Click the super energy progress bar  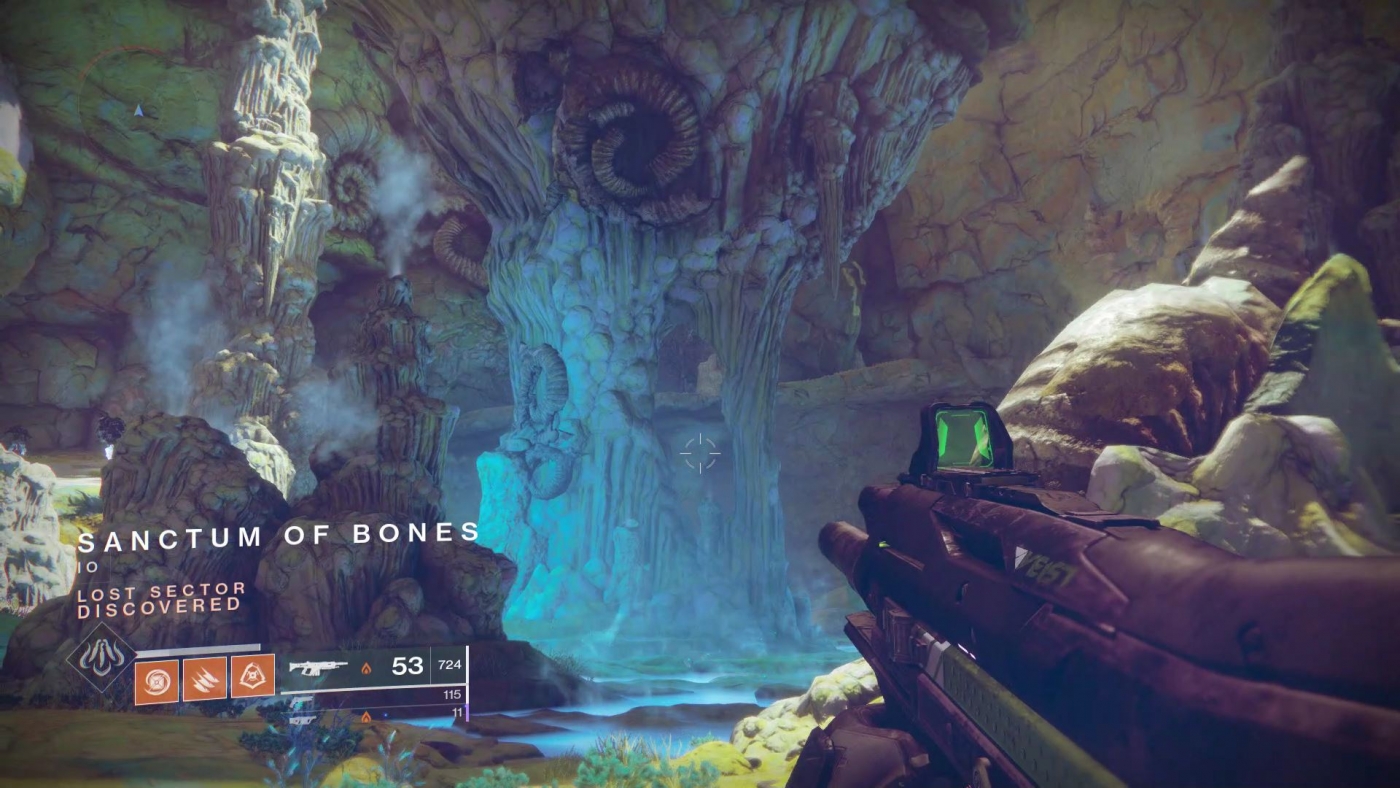click(x=198, y=648)
